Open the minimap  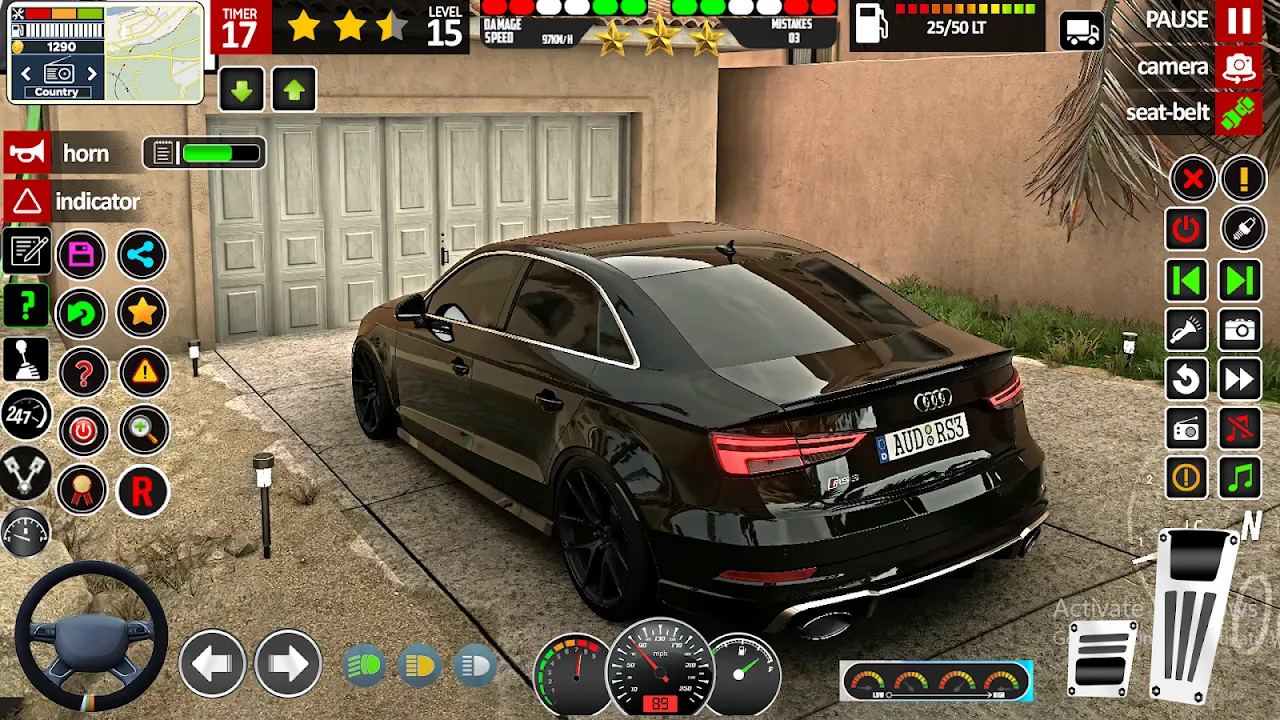pyautogui.click(x=154, y=52)
